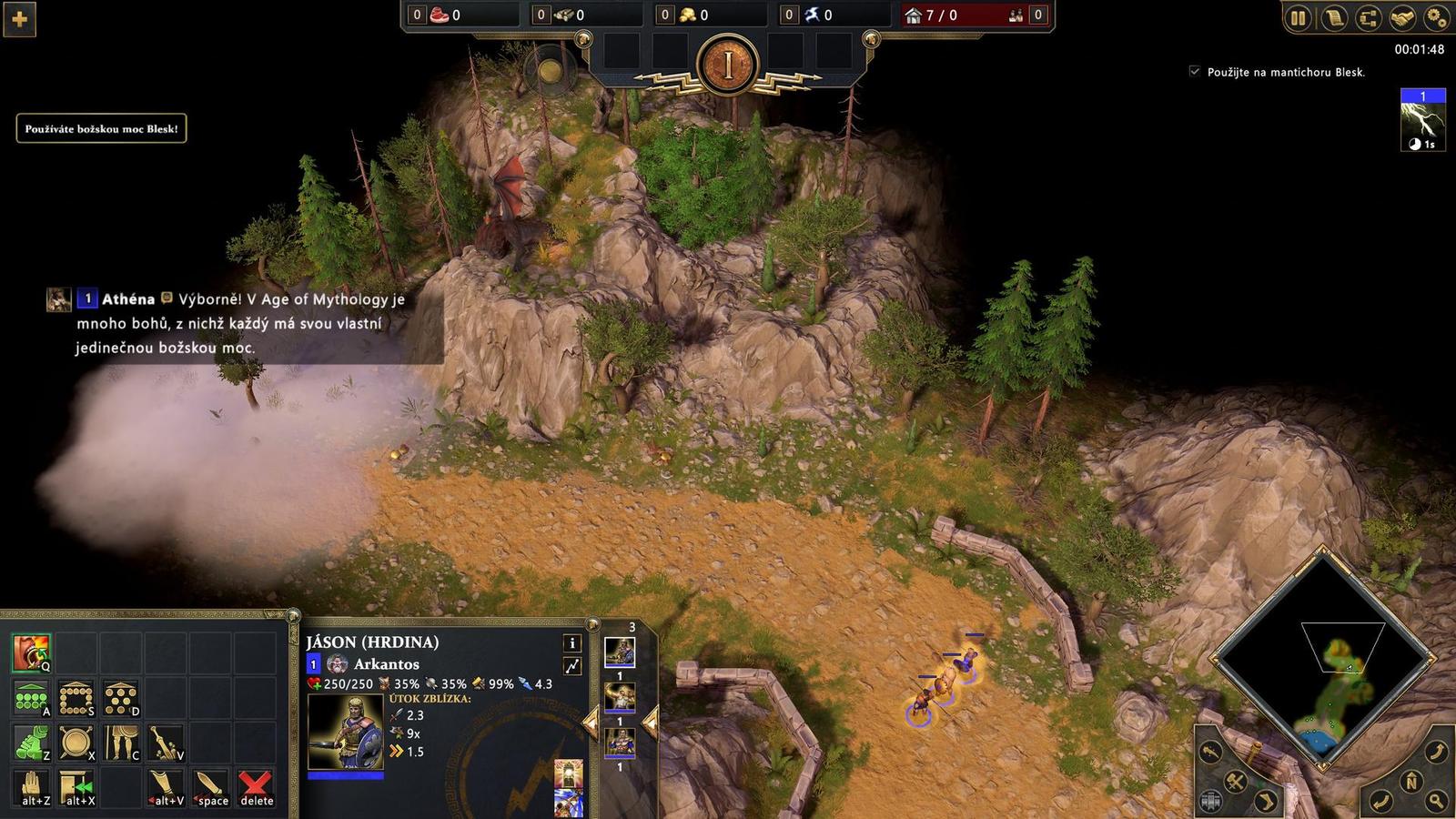Click the message Používáte božskou moc Blesk!

point(100,129)
